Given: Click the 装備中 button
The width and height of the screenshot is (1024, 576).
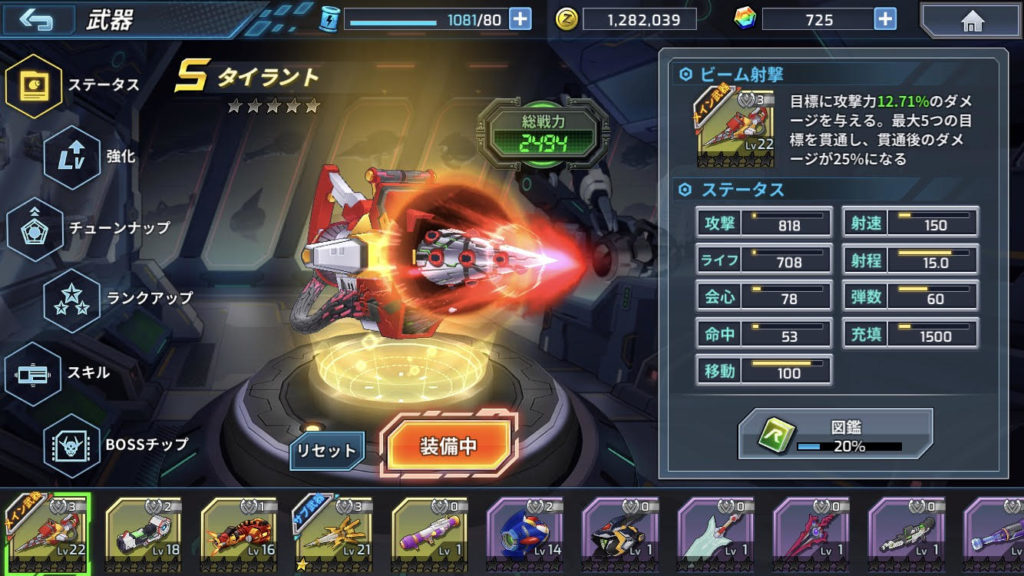Looking at the screenshot, I should tap(449, 446).
